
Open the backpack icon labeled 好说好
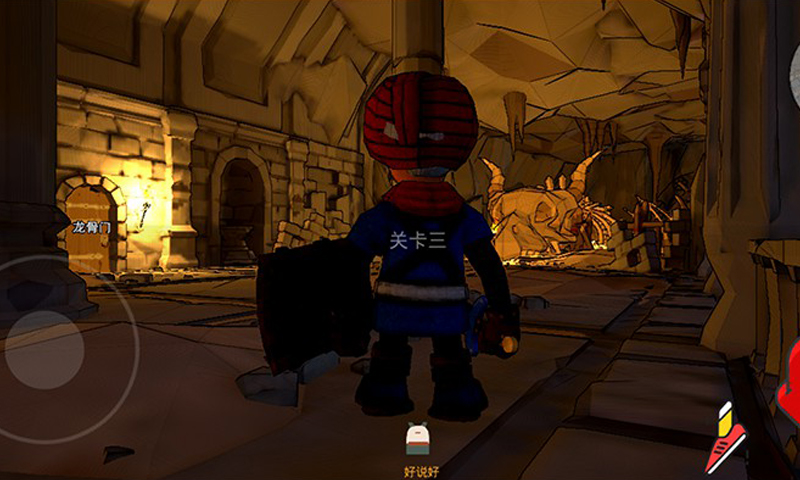(419, 440)
